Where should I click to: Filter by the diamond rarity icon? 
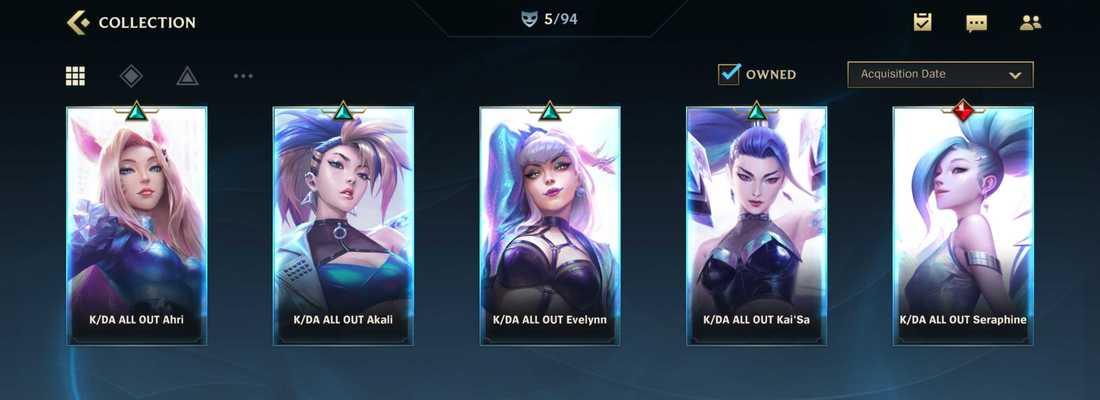131,75
